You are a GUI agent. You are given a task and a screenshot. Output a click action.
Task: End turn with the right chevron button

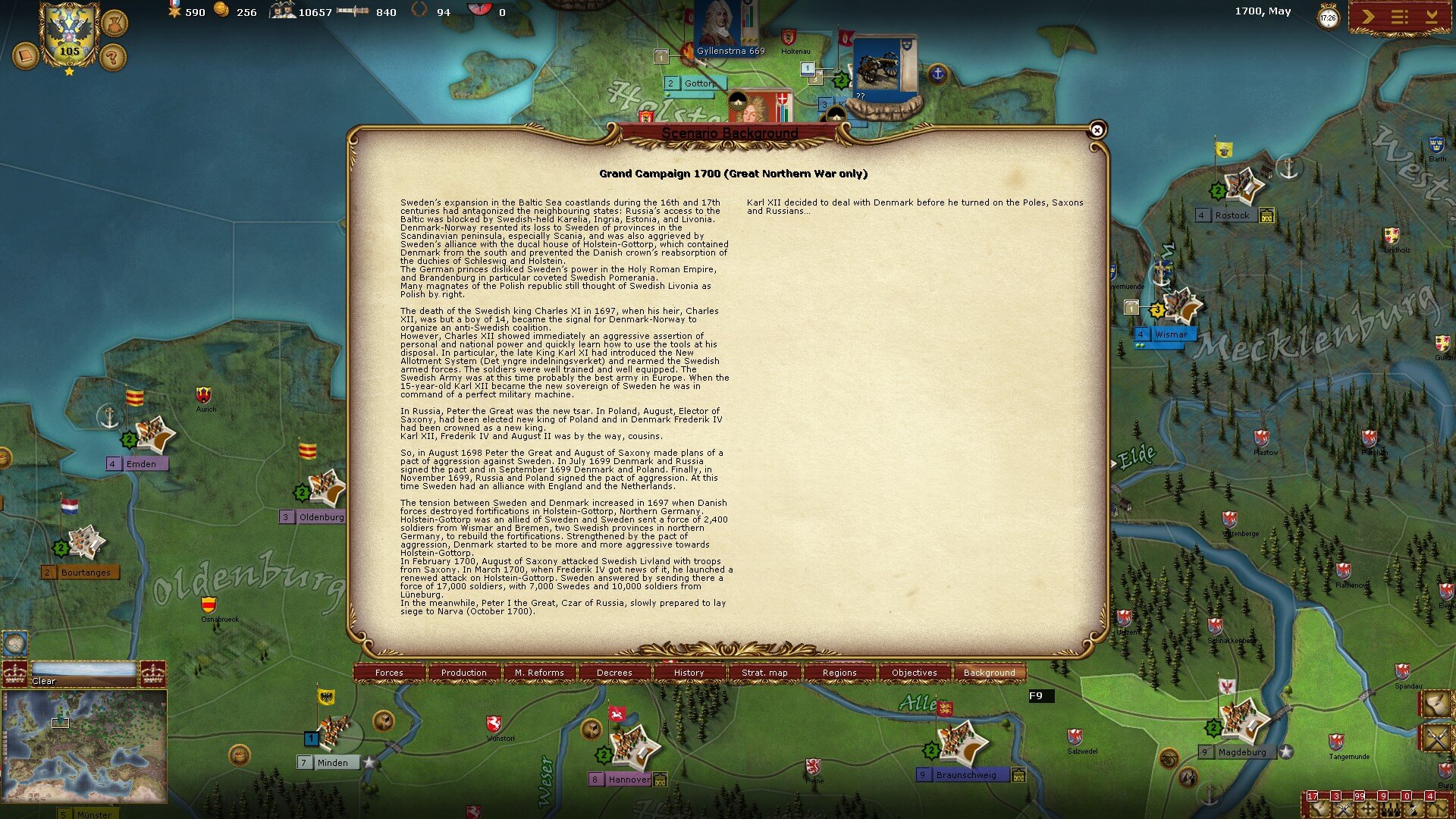coord(1368,17)
